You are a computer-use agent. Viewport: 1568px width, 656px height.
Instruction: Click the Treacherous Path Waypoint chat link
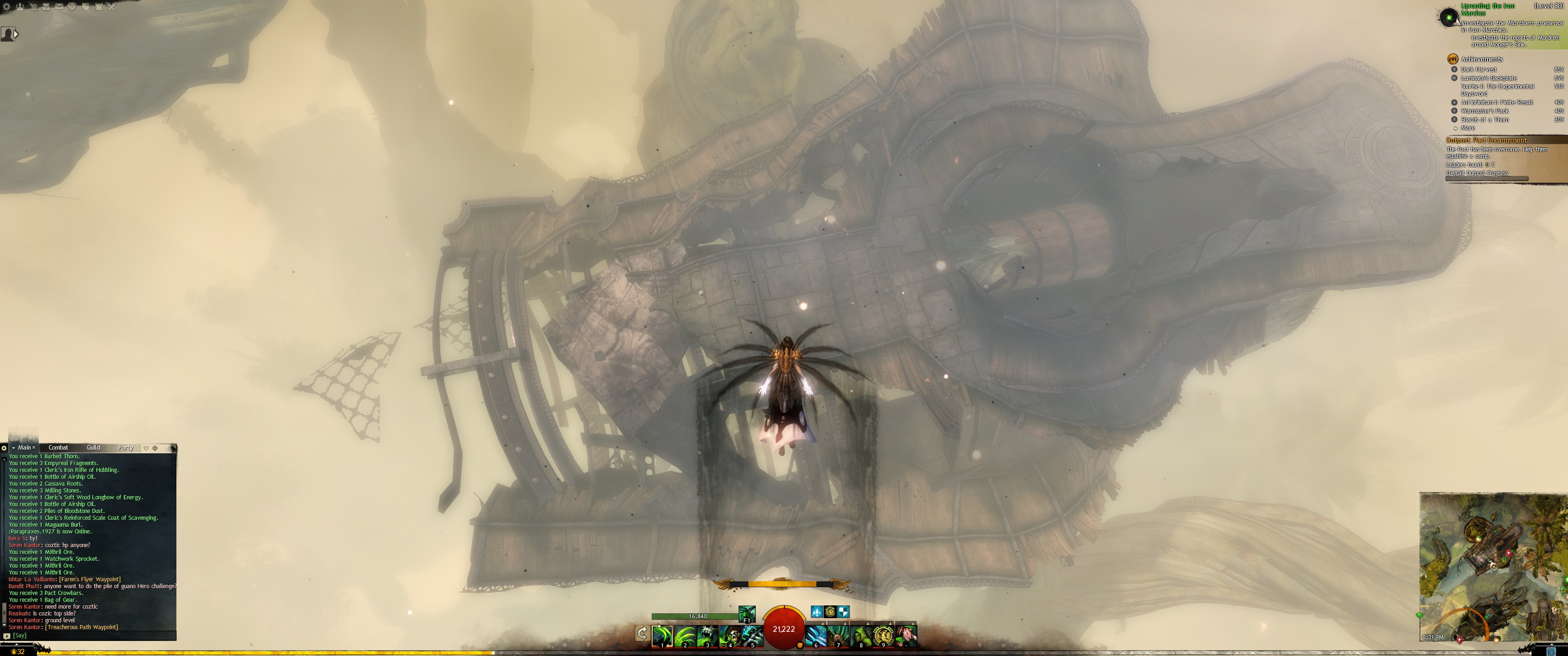[82, 627]
